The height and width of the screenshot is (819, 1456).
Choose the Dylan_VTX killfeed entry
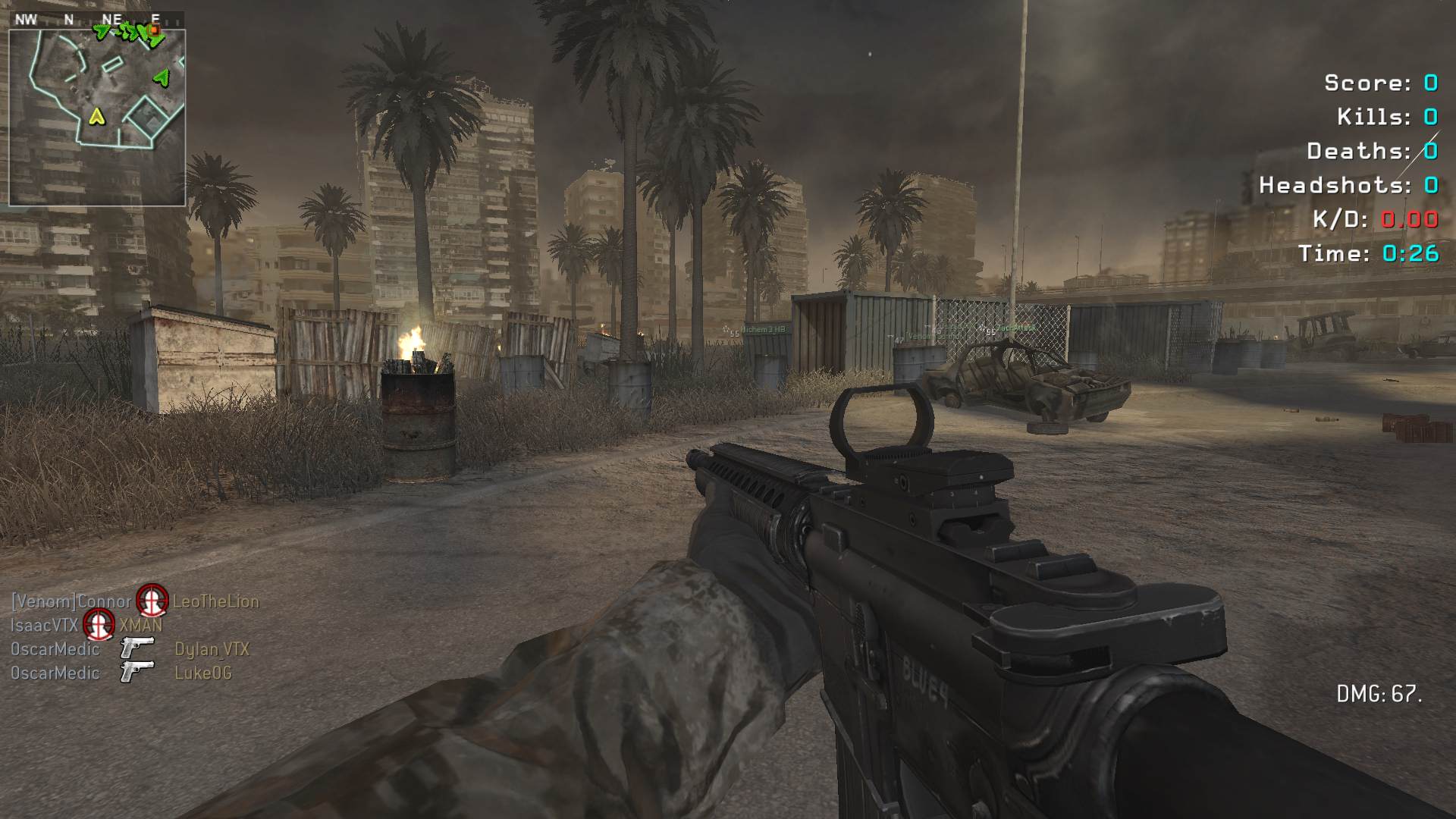click(212, 649)
